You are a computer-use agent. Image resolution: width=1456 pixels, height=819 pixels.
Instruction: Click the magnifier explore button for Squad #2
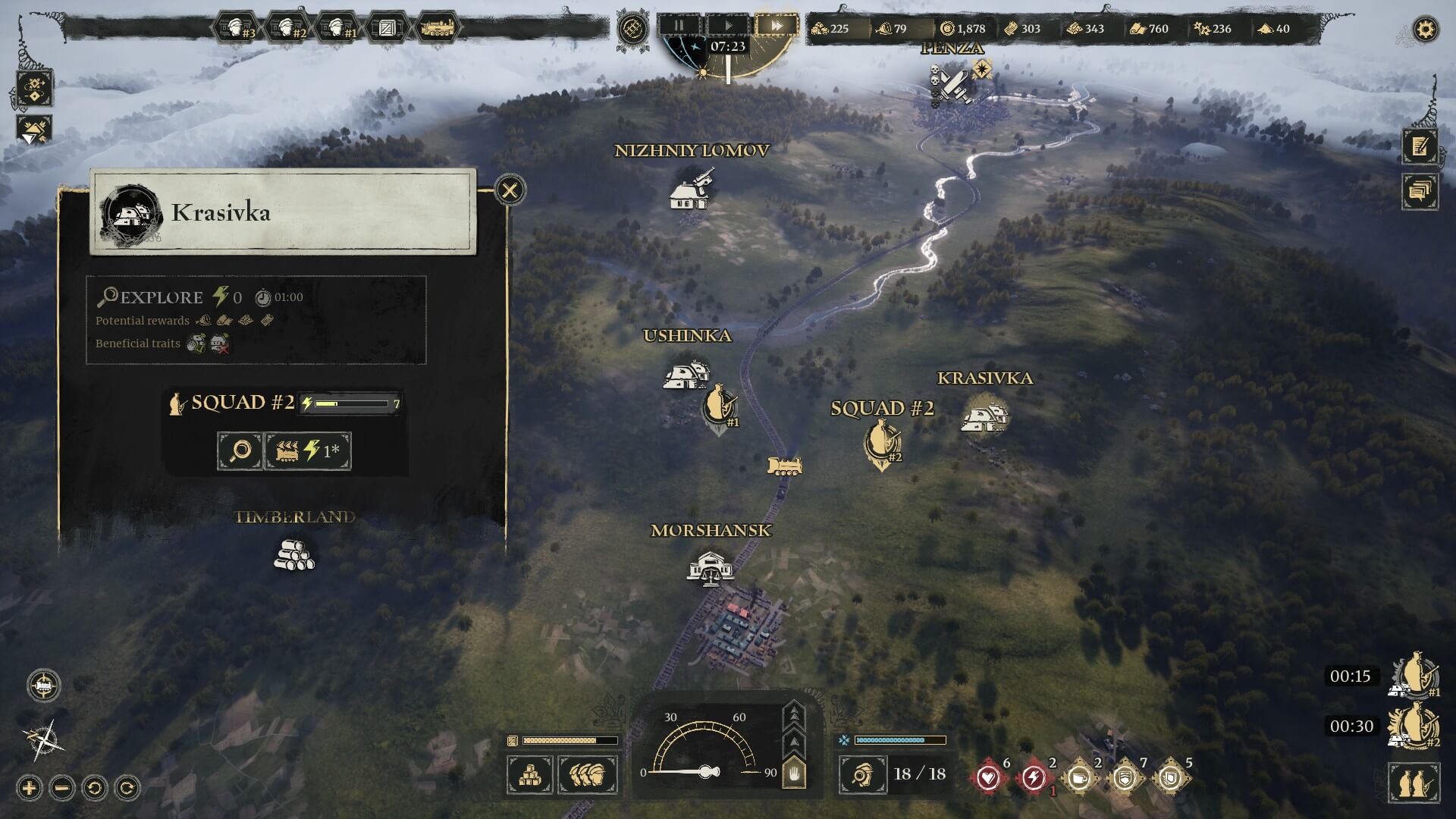click(x=240, y=451)
